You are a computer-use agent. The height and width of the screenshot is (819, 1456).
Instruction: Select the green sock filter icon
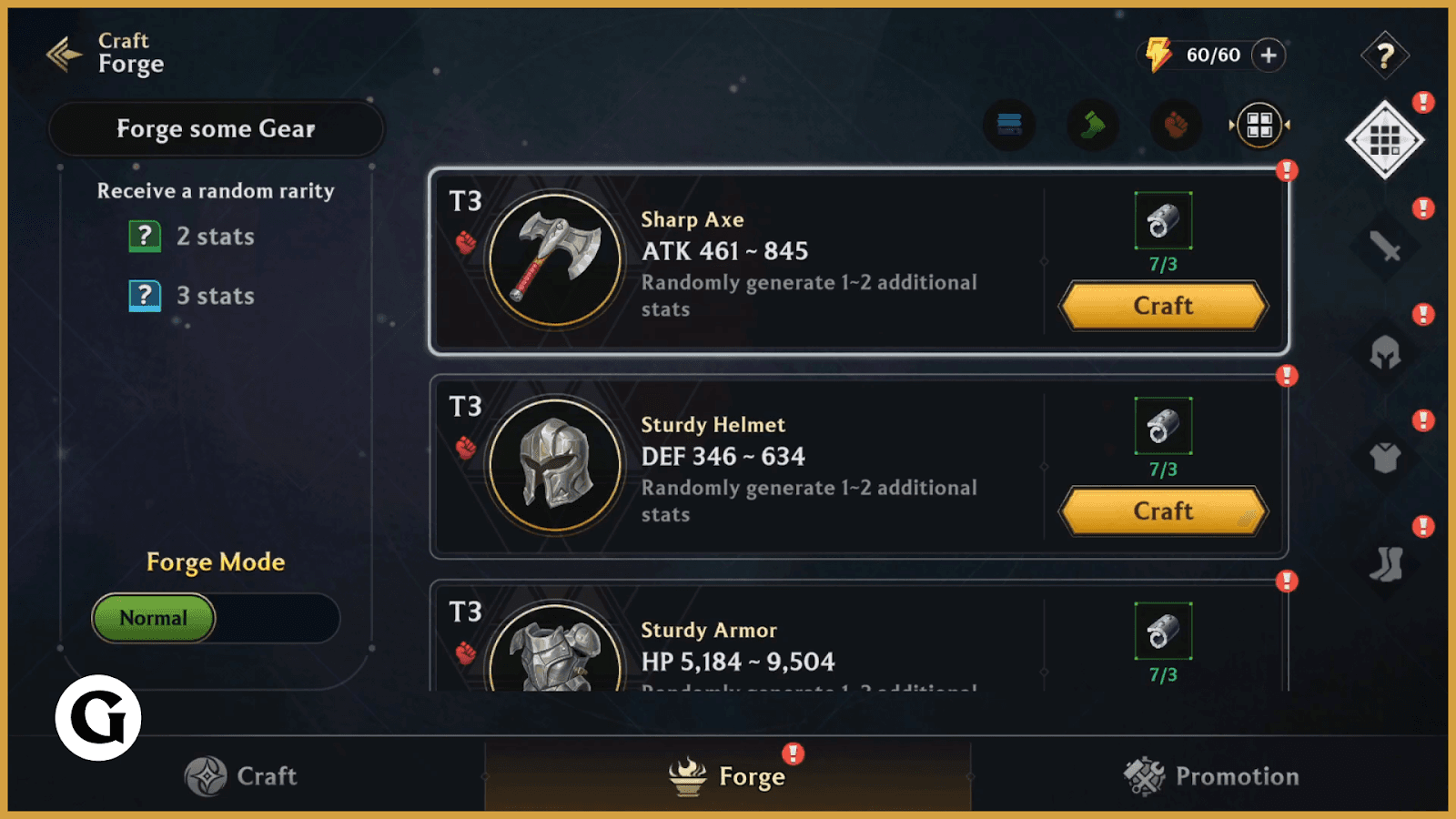point(1092,125)
